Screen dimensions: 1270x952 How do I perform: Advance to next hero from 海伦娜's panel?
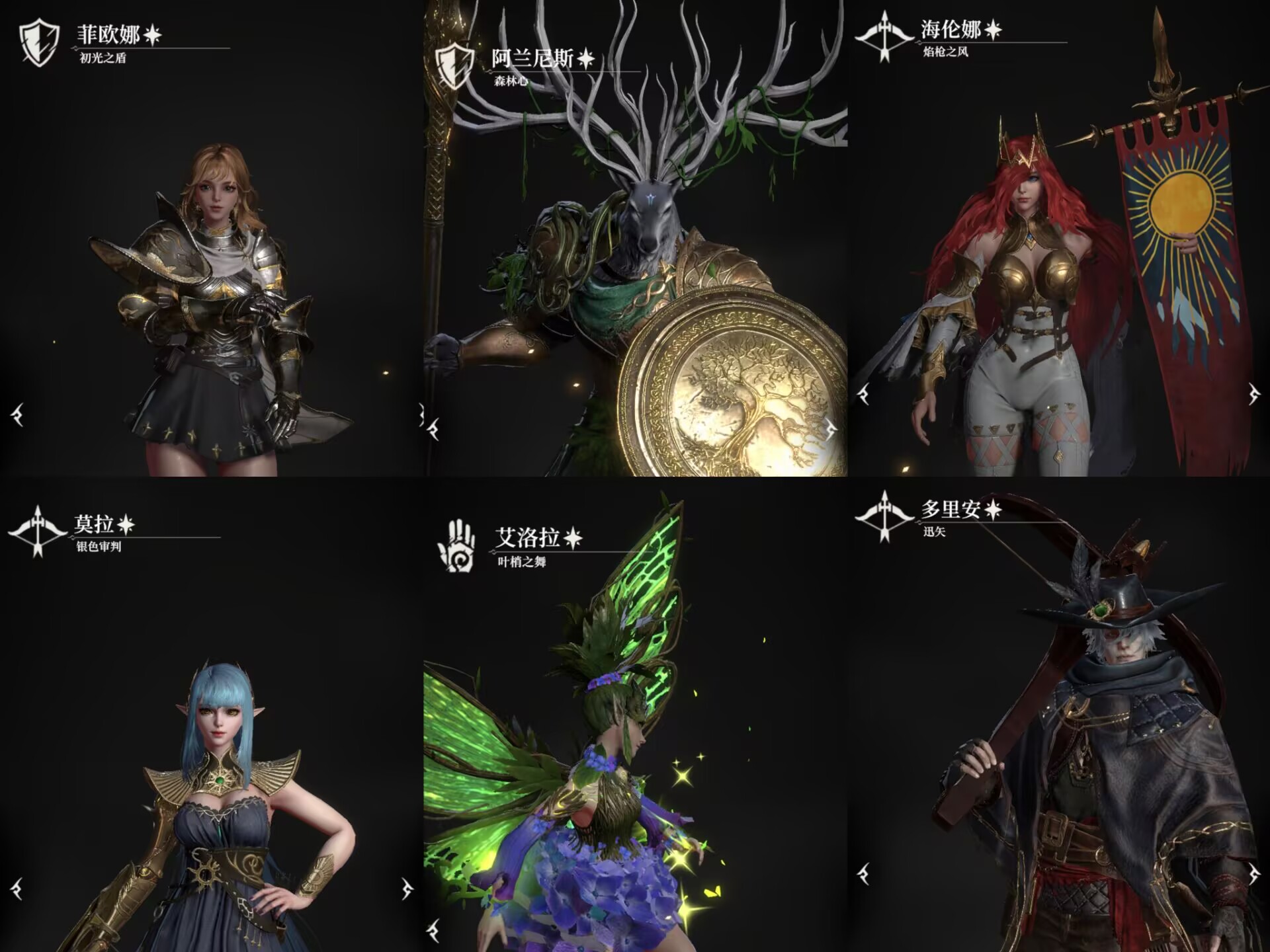[1253, 395]
